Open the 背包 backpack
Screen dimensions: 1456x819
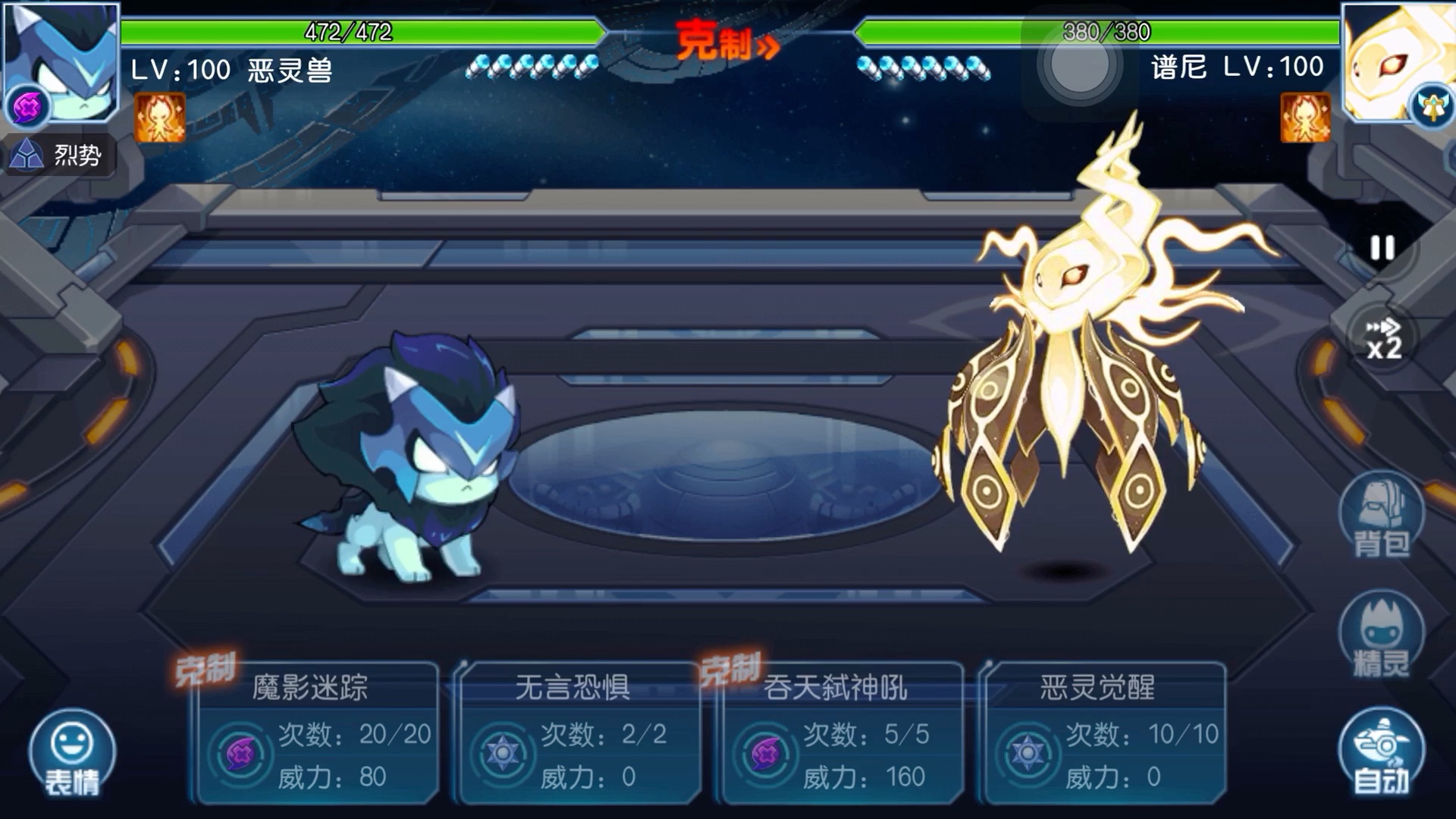(1382, 517)
